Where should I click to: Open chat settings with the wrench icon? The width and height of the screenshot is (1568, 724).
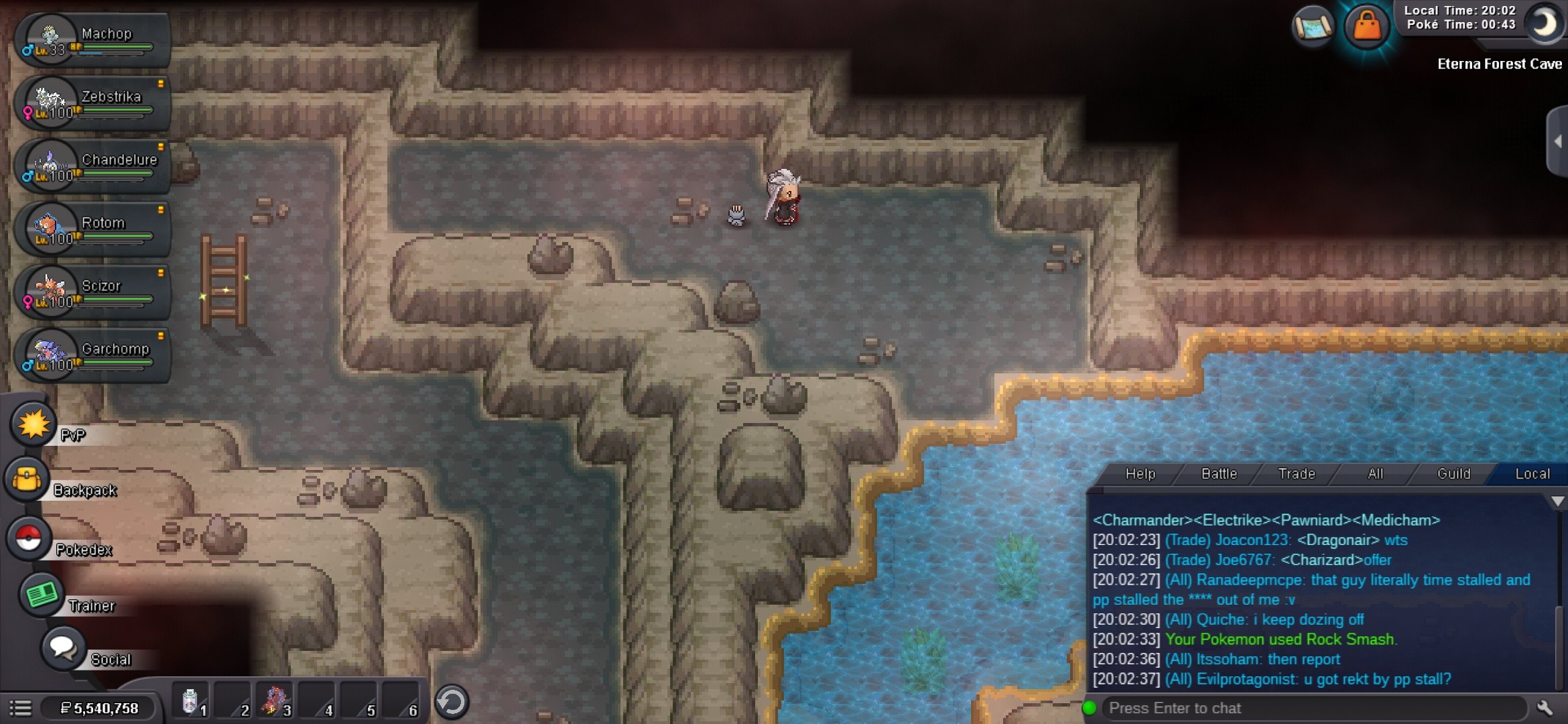(1545, 708)
